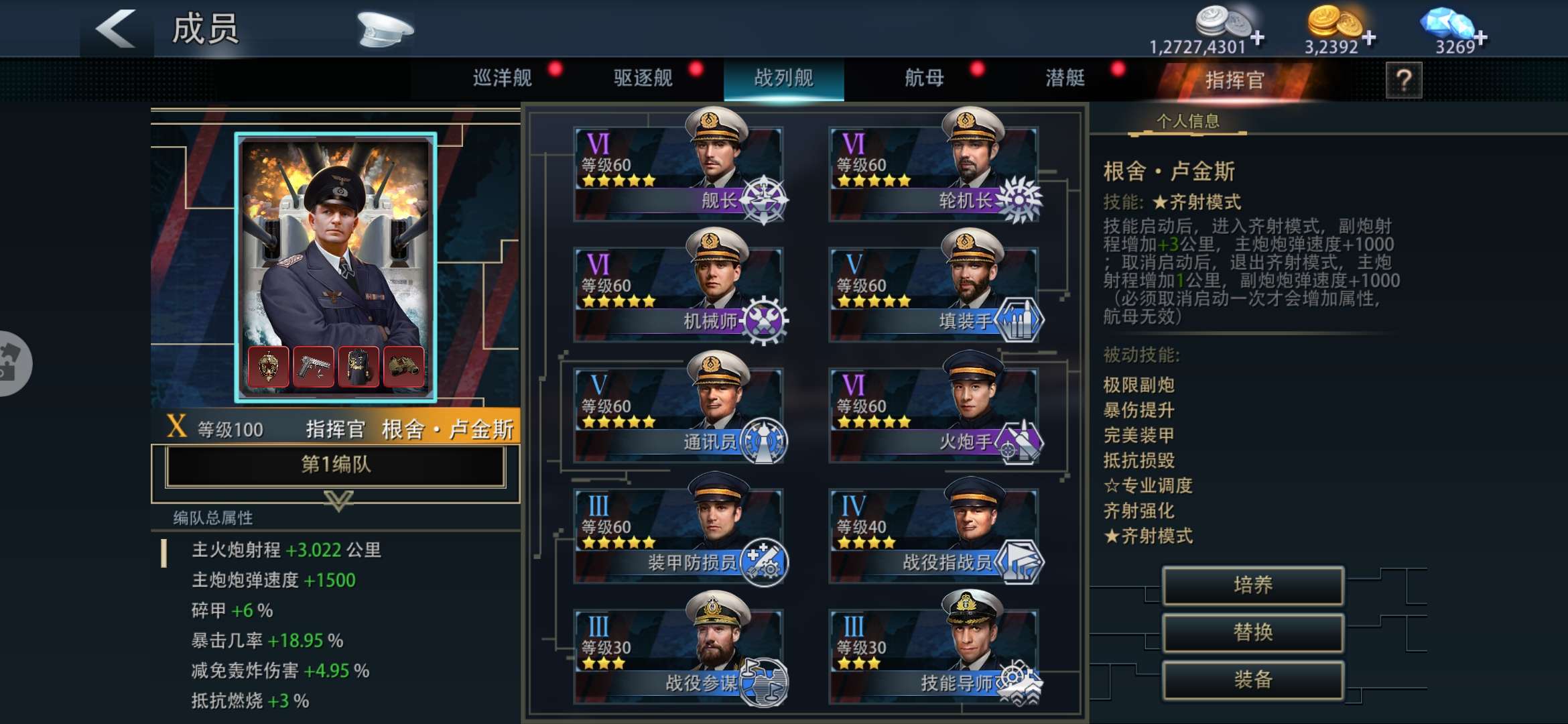Image resolution: width=1568 pixels, height=724 pixels.
Task: Open the 潜艇 tab
Action: pyautogui.click(x=1064, y=78)
